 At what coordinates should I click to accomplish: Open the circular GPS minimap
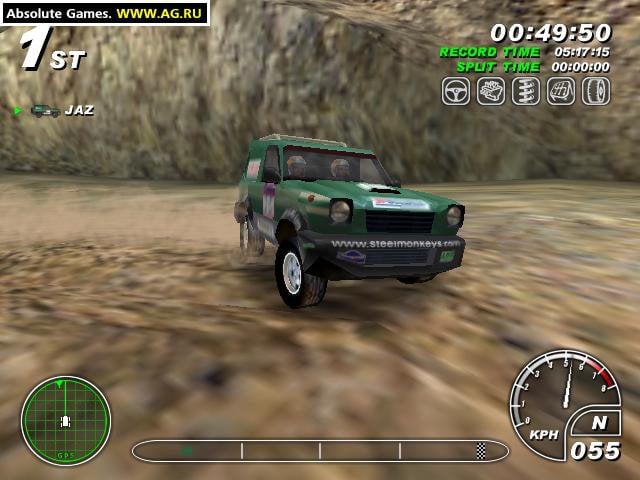[66, 420]
